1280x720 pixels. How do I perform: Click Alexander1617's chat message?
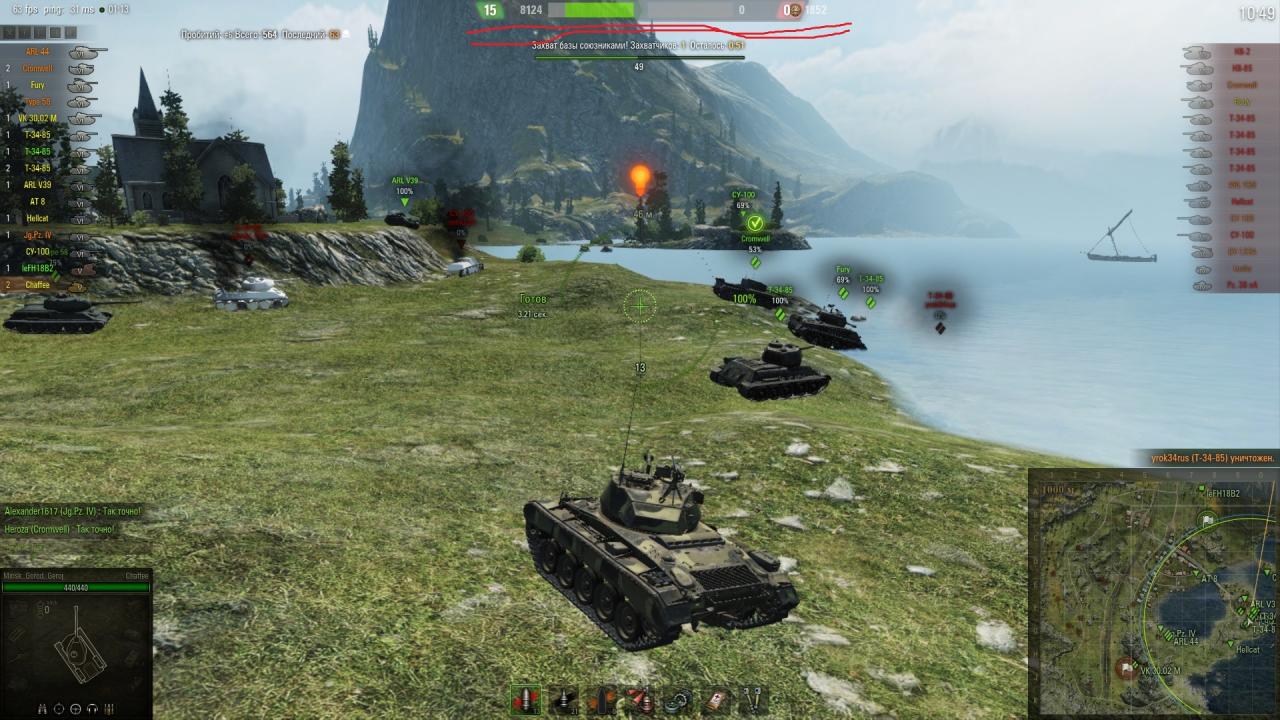pyautogui.click(x=72, y=511)
